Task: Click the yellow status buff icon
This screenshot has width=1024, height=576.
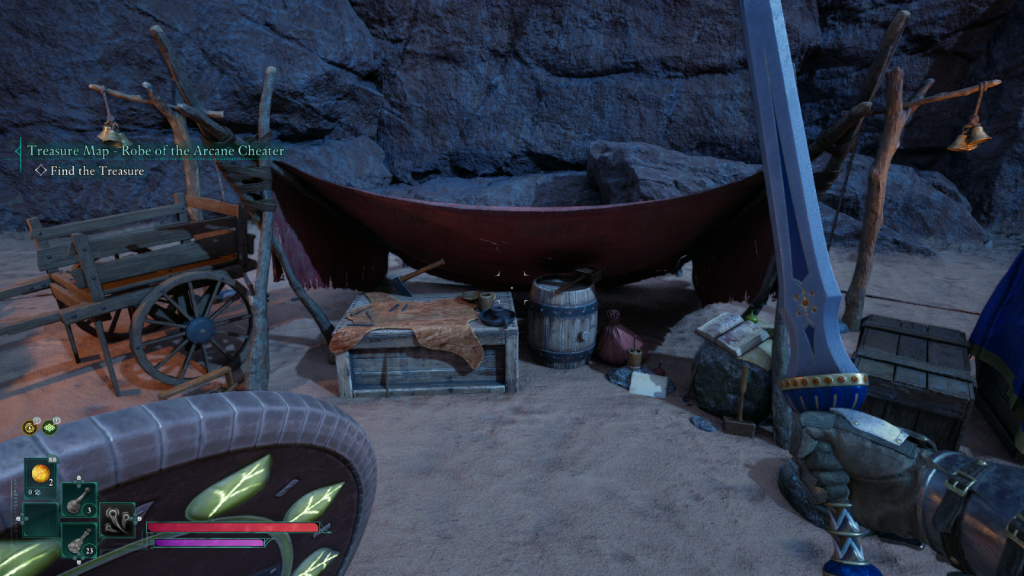Action: coord(30,427)
